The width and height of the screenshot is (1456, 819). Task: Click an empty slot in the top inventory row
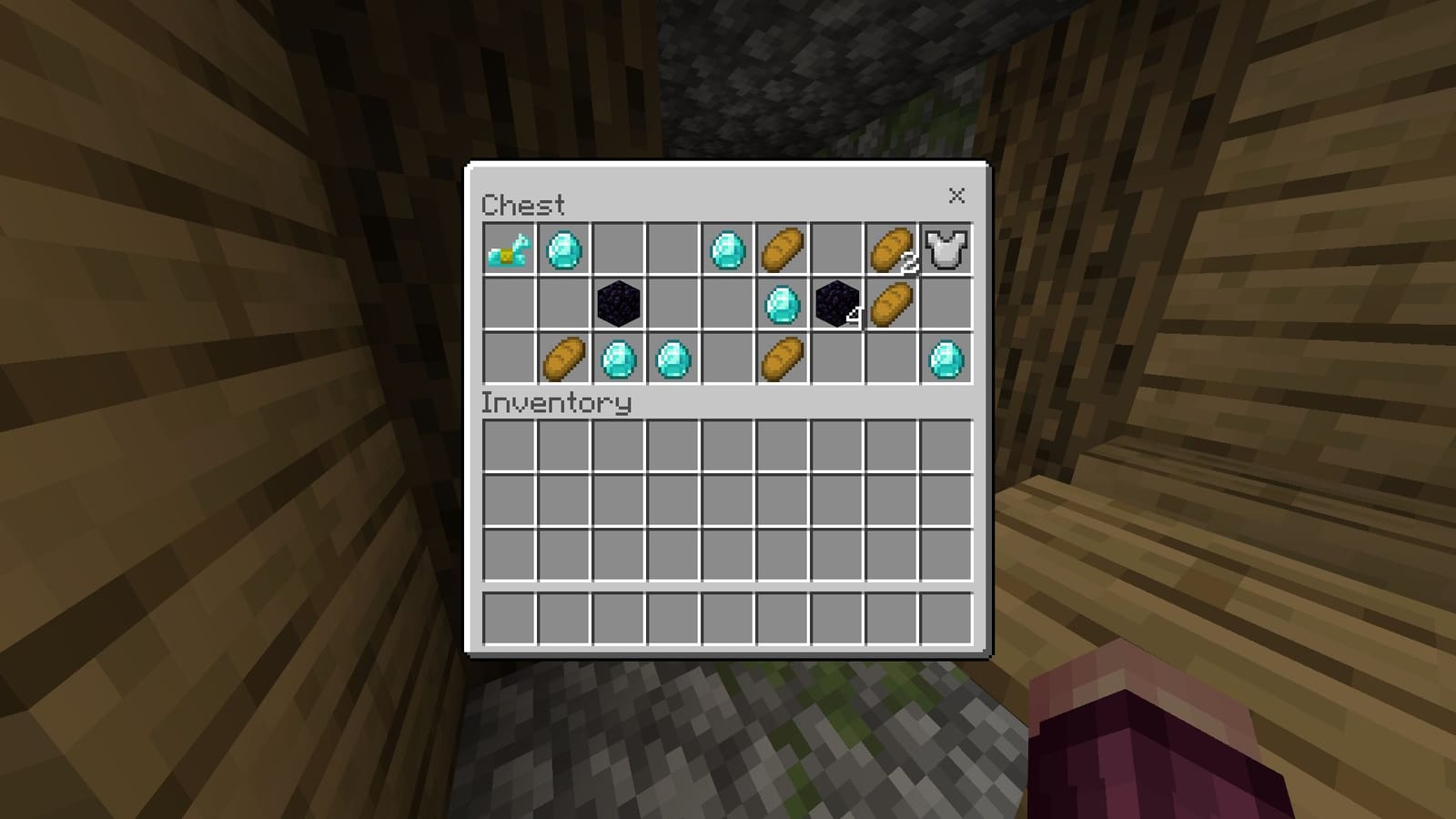[x=509, y=446]
